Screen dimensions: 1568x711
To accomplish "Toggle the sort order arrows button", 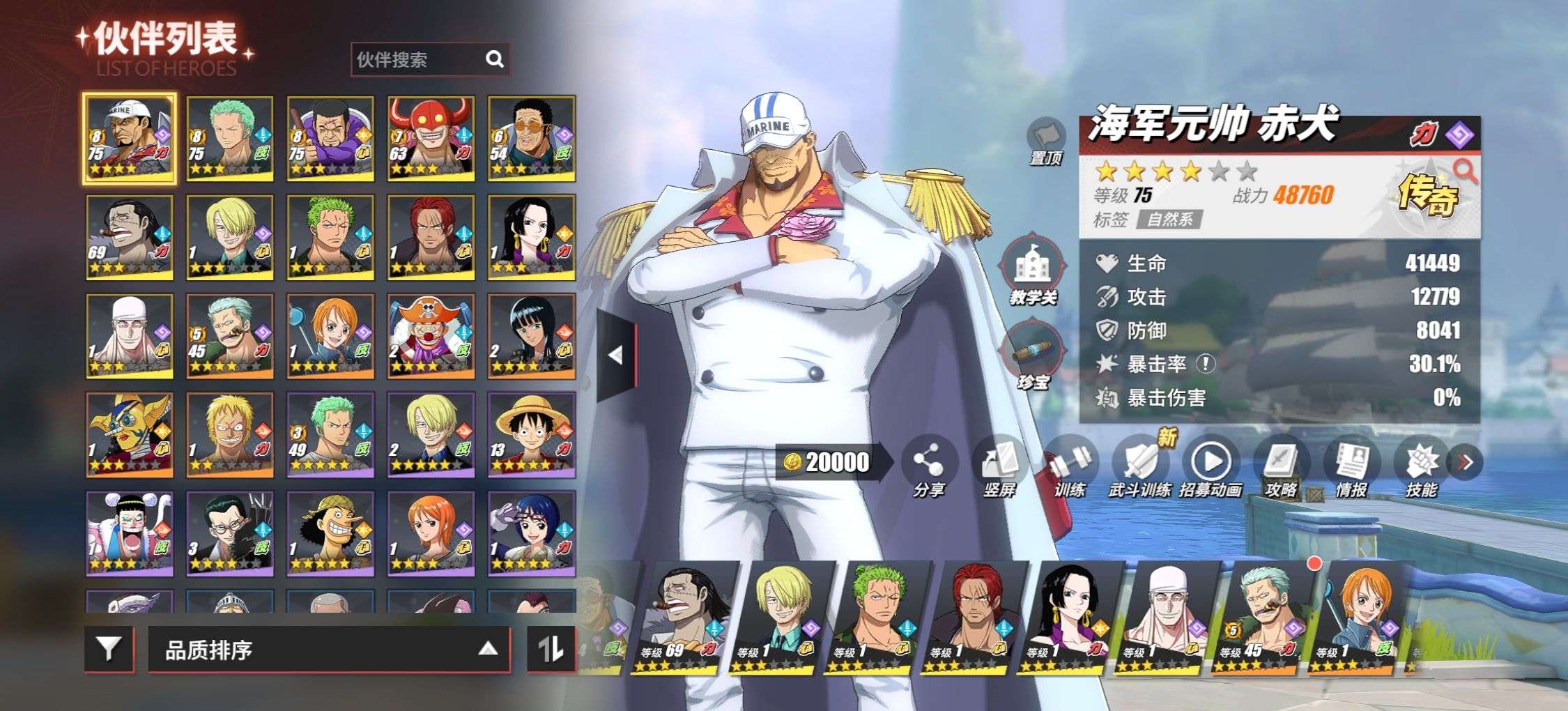I will 551,649.
